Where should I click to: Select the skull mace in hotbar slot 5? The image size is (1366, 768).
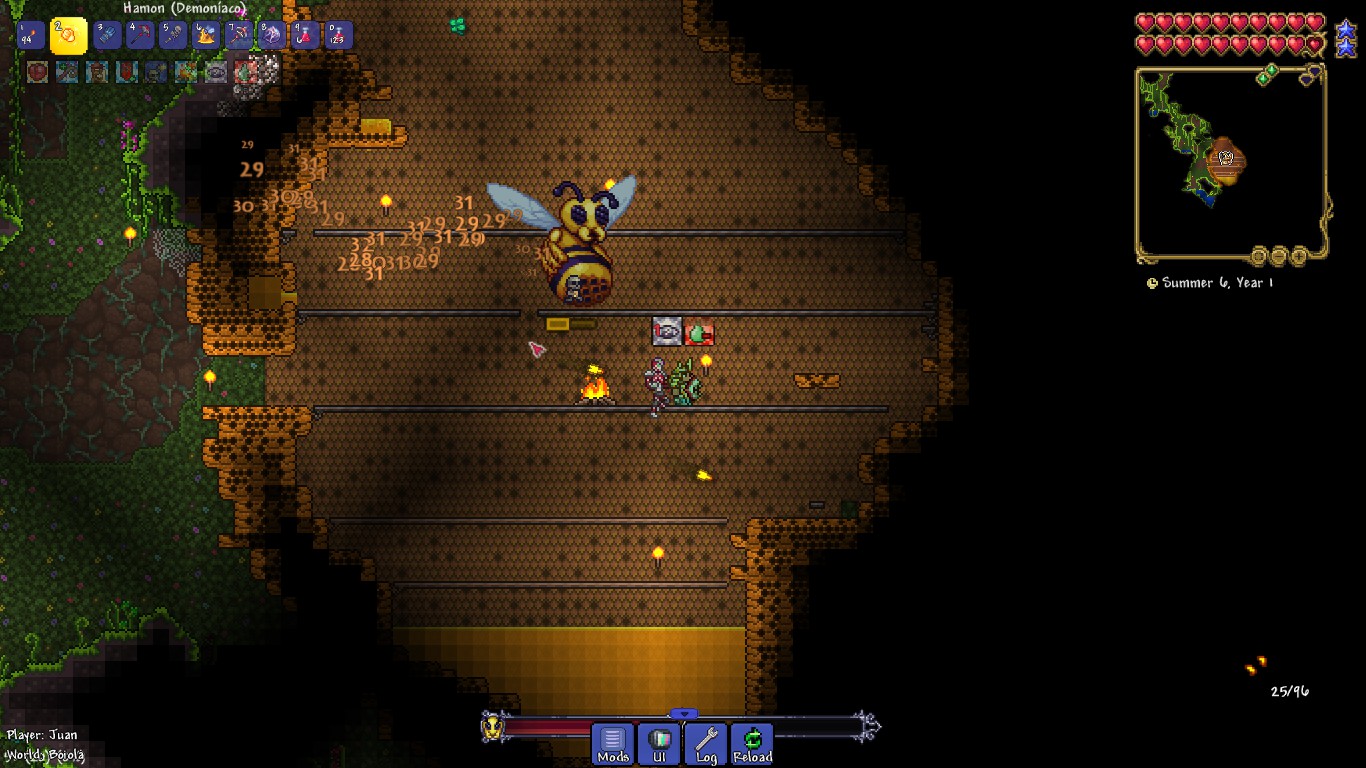click(x=173, y=36)
